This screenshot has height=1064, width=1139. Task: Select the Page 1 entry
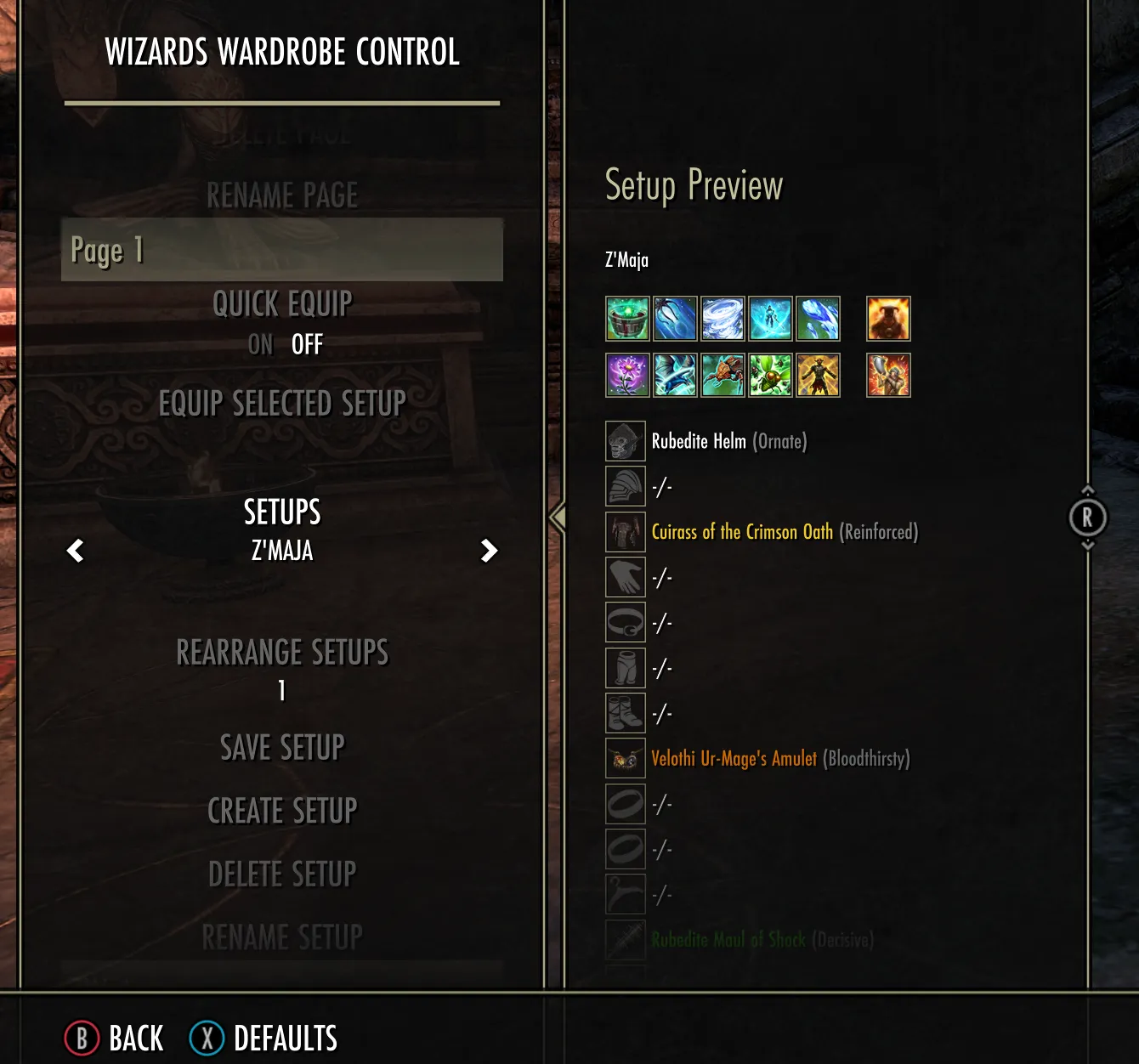click(281, 250)
